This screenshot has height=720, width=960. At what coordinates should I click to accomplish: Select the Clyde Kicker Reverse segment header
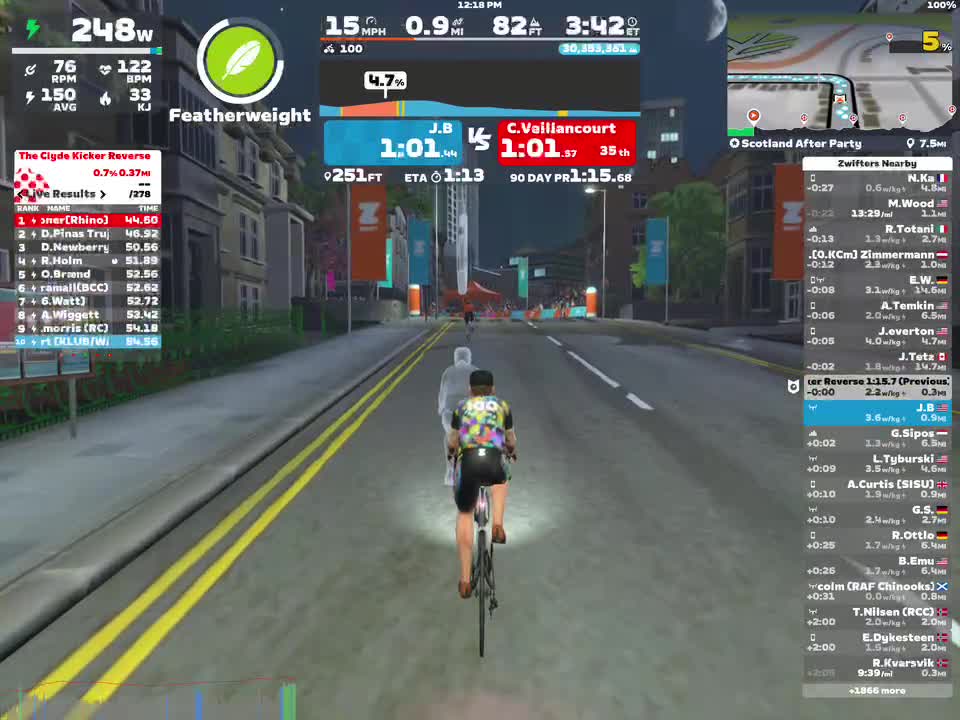85,156
